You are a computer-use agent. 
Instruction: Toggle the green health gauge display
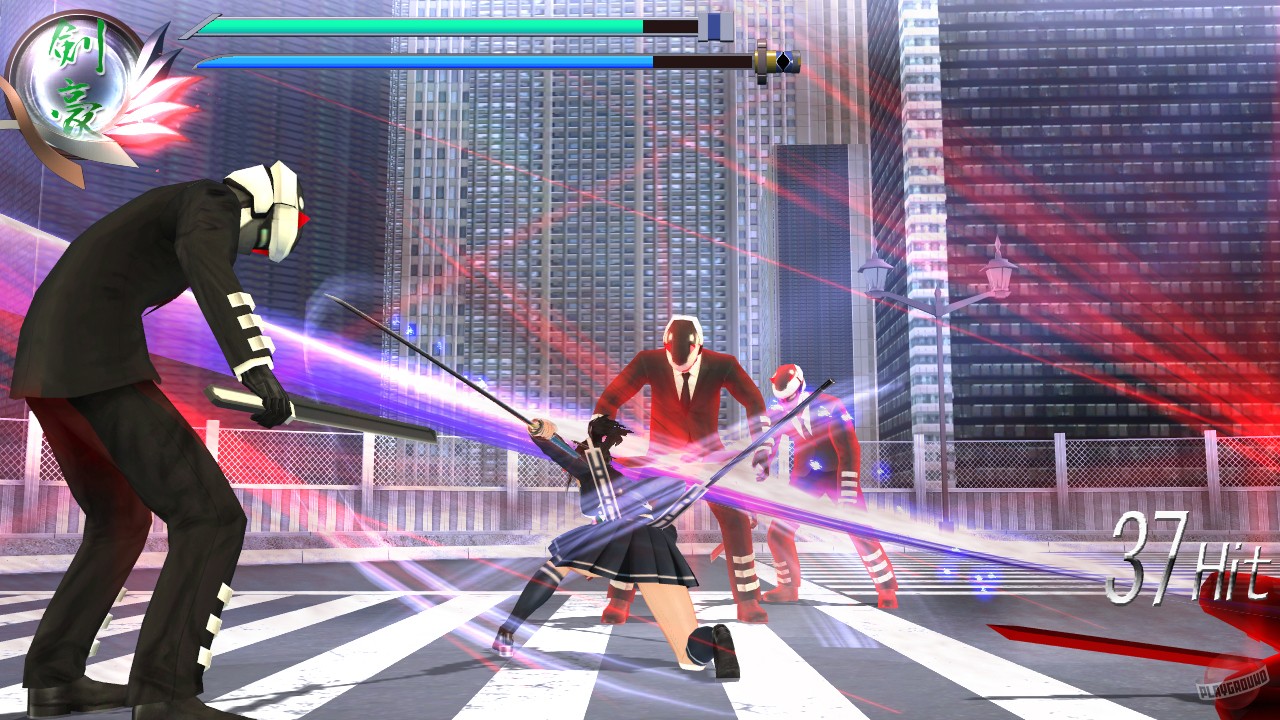coord(420,25)
